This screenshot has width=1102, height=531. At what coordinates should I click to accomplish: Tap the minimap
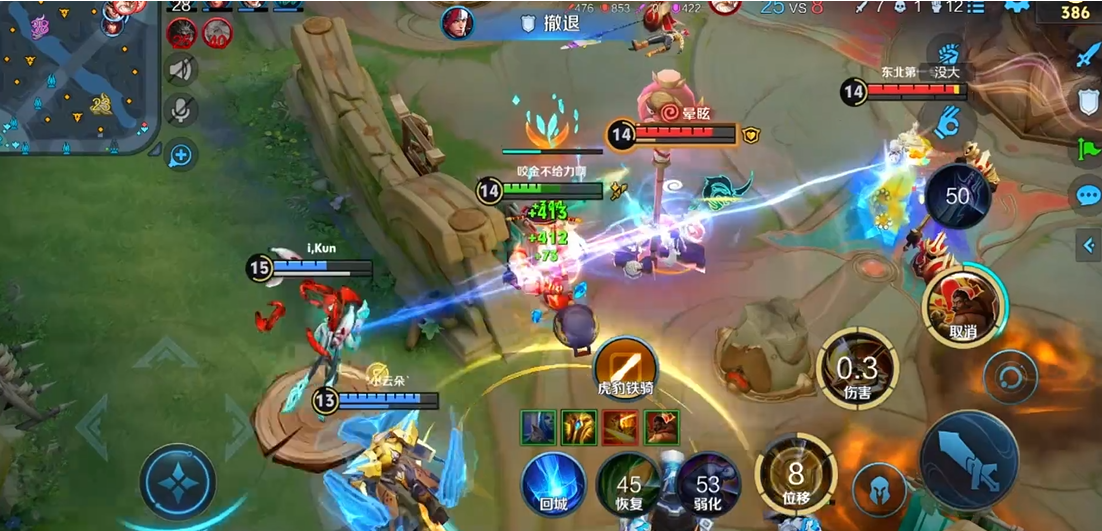(78, 75)
